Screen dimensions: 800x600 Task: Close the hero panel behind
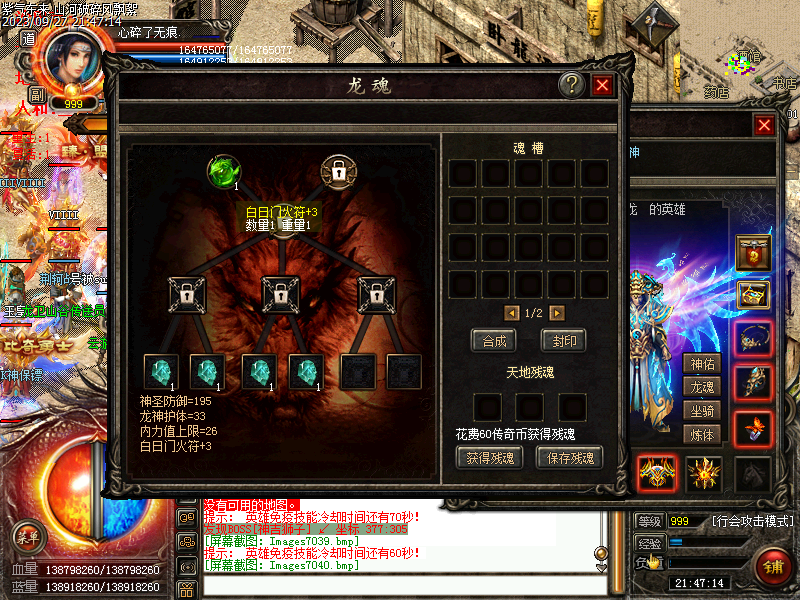764,125
